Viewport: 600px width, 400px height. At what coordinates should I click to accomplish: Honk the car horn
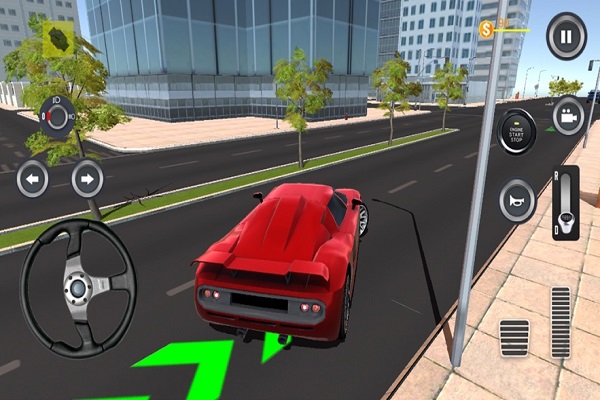[517, 200]
